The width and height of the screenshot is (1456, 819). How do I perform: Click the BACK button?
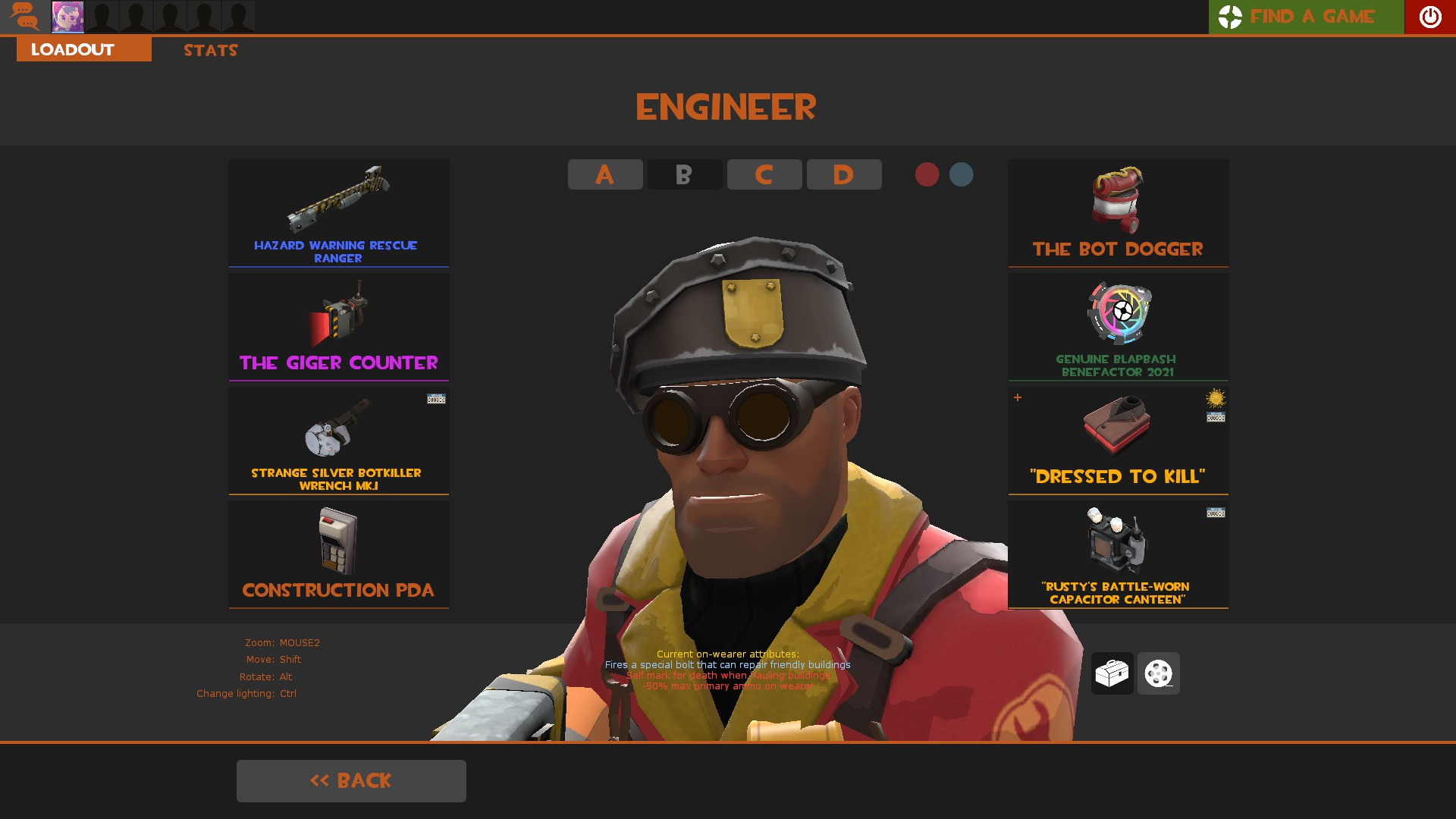pyautogui.click(x=351, y=780)
